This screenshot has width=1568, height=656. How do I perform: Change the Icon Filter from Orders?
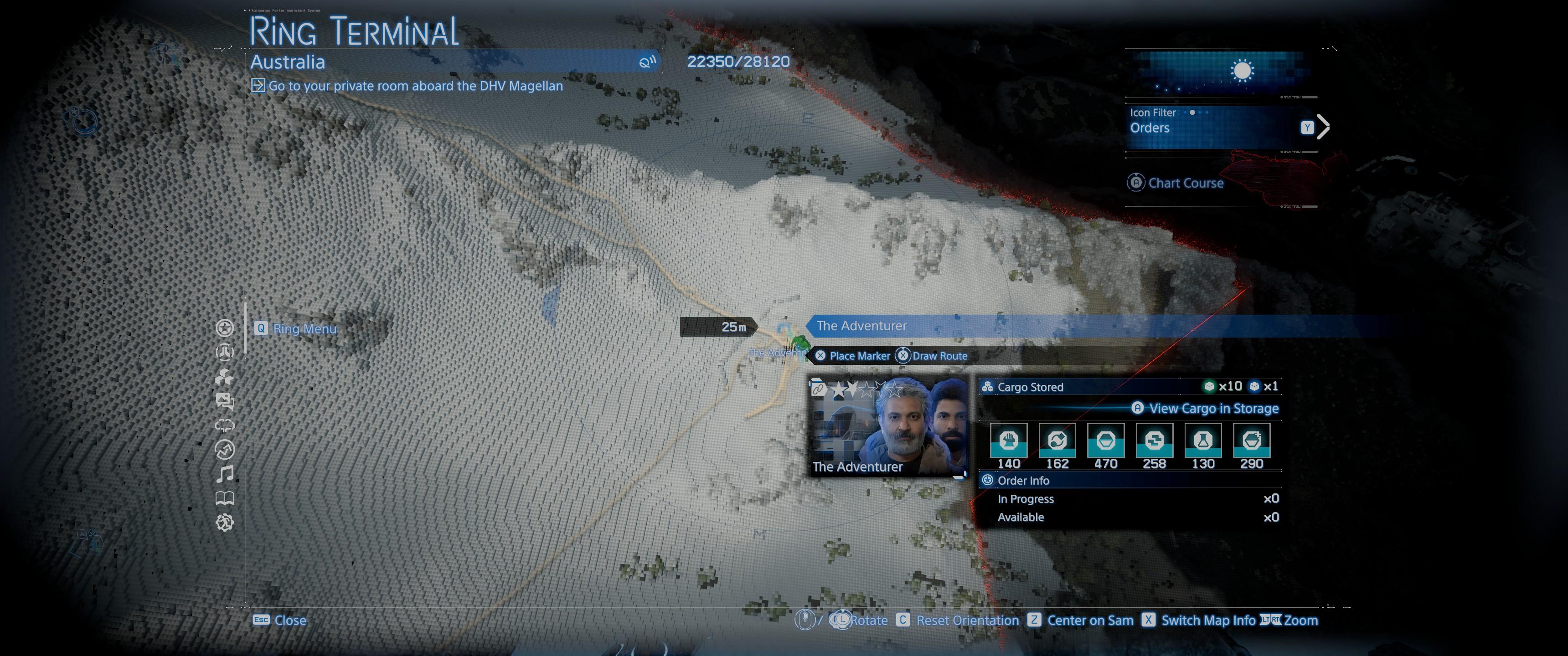(x=1322, y=127)
